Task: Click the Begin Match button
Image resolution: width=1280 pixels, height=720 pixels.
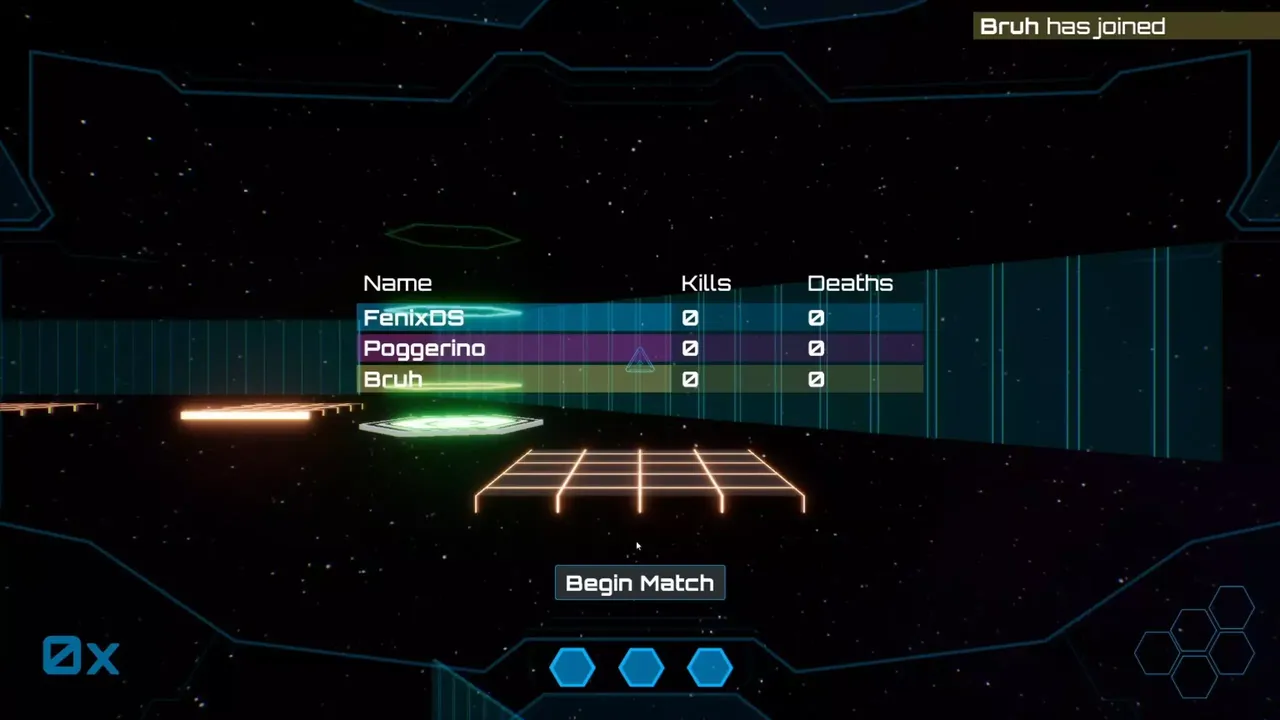Action: click(640, 583)
